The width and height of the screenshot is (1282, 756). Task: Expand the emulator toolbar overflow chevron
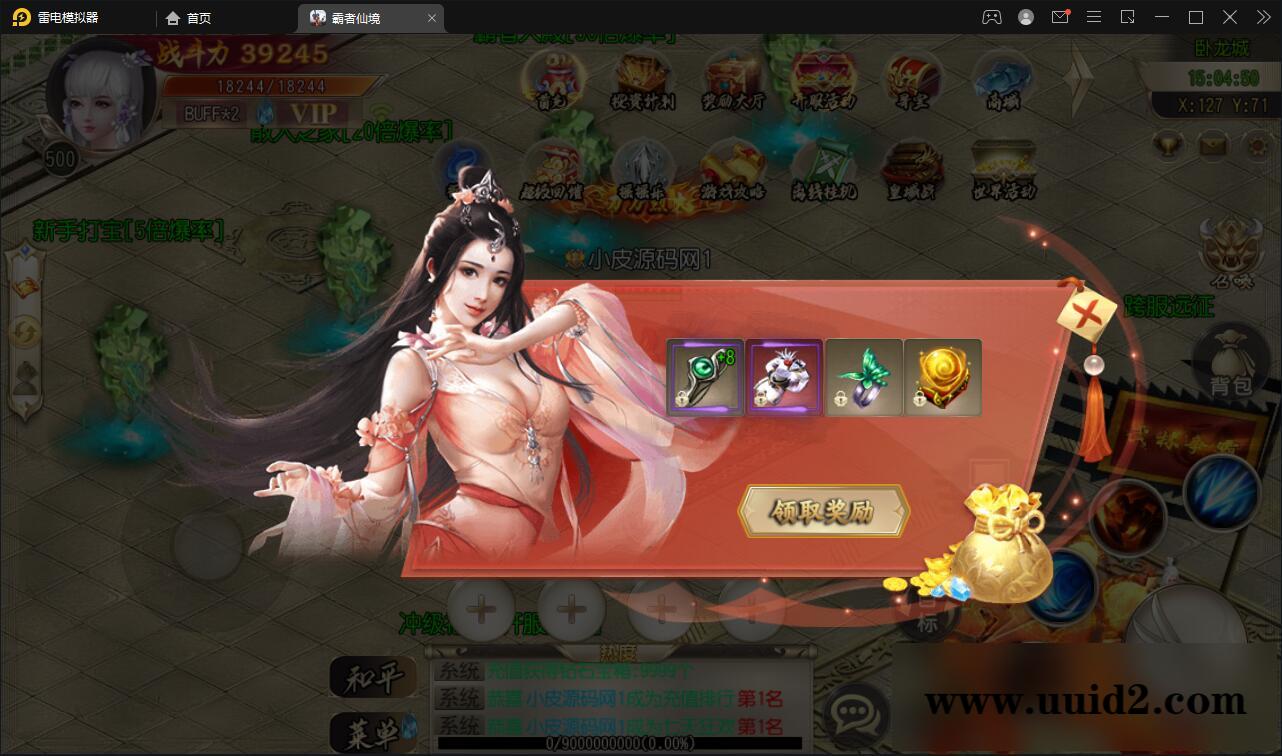point(1262,17)
